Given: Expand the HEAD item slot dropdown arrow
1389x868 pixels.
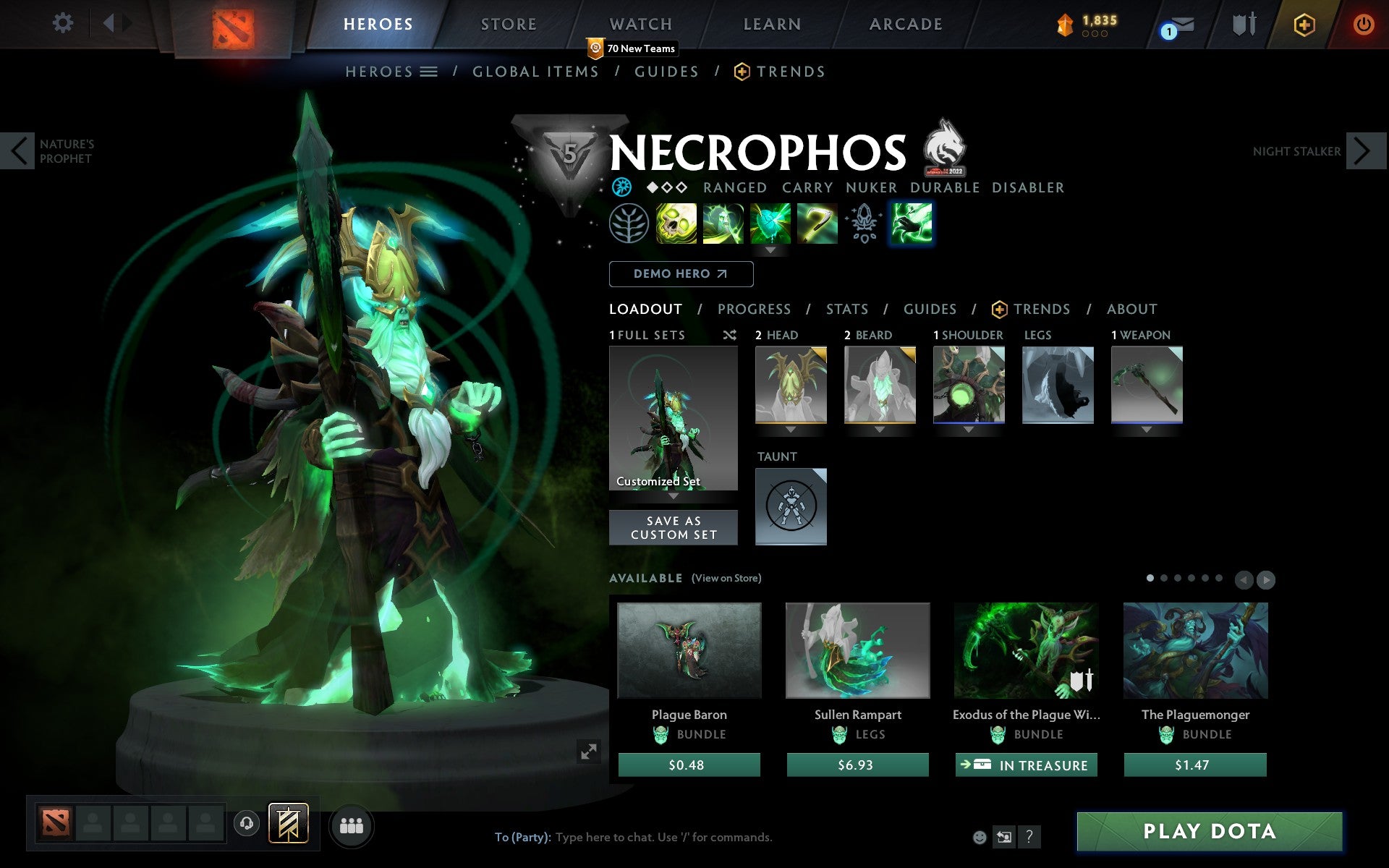Looking at the screenshot, I should click(x=790, y=429).
